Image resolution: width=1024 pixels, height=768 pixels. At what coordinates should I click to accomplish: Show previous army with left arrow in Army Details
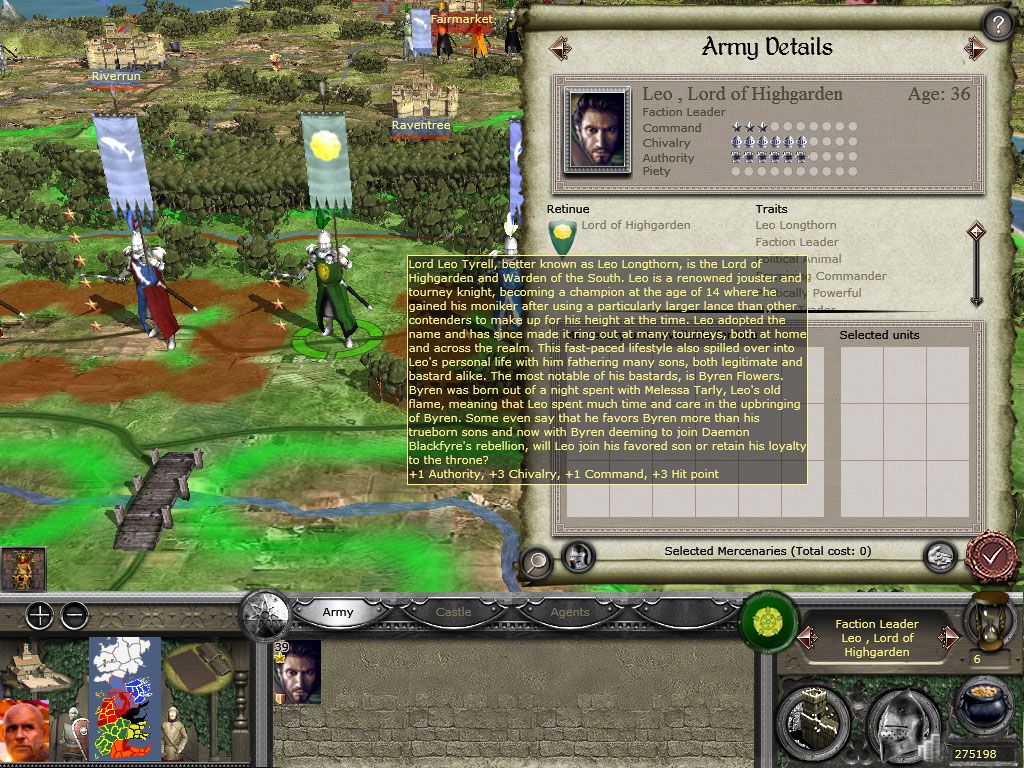point(560,48)
